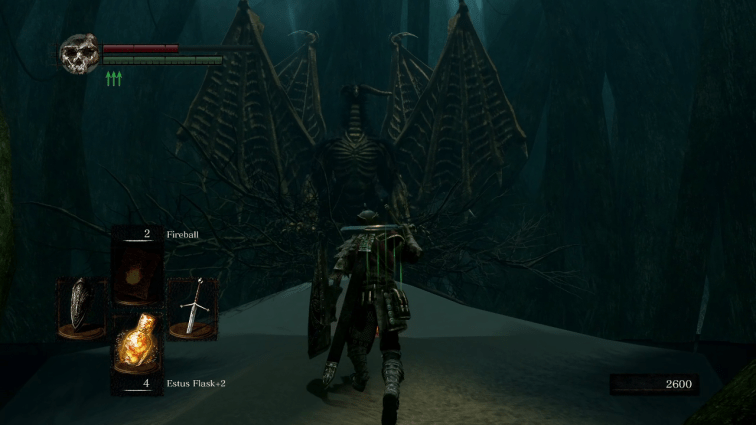Choose the Estus Flask item slot
This screenshot has height=425, width=756.
point(136,345)
